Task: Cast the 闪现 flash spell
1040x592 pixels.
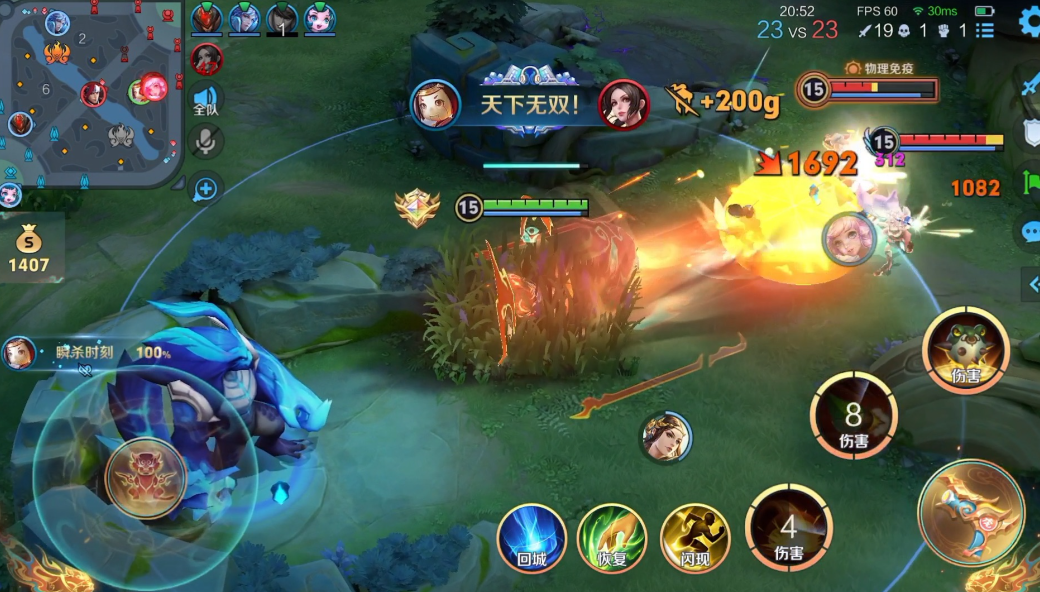Action: pos(694,538)
